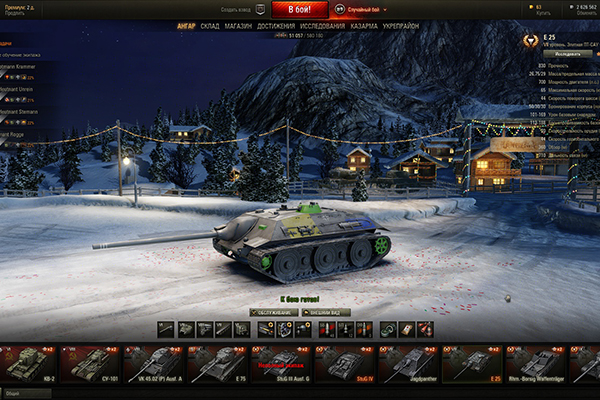Show the Достижения tab
600x400 pixels.
coord(276,27)
